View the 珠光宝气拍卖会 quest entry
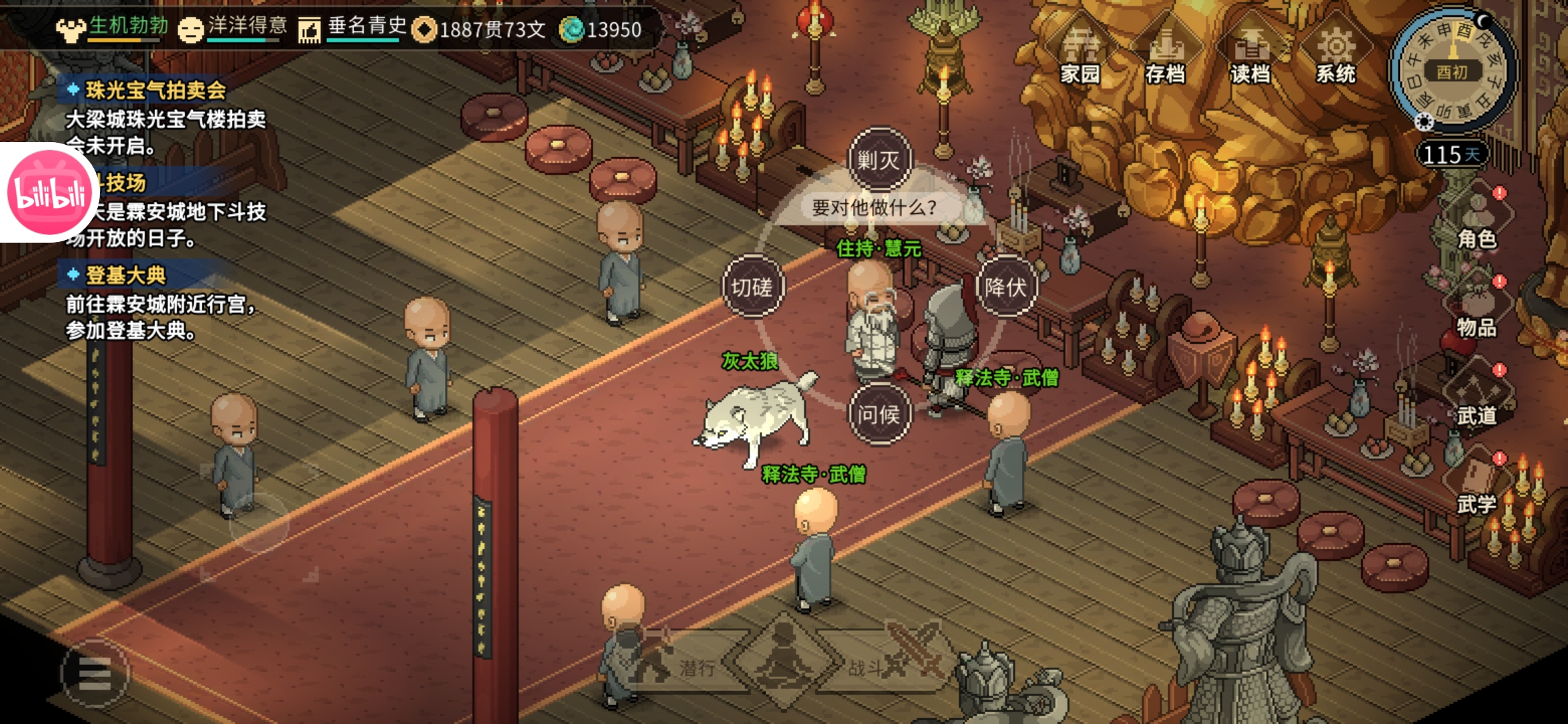 click(155, 90)
